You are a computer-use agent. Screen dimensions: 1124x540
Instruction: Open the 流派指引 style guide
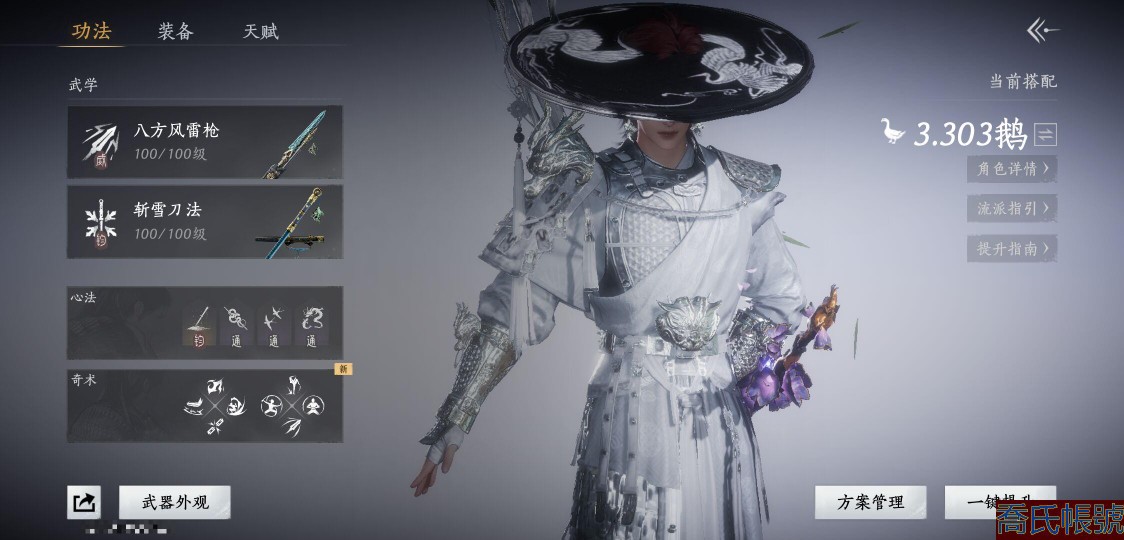click(1012, 209)
